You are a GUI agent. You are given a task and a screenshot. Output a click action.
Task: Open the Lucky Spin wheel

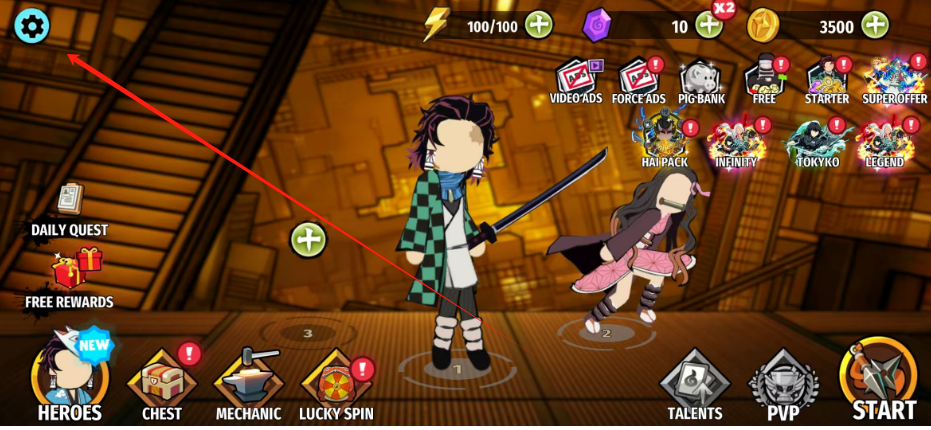click(x=336, y=385)
